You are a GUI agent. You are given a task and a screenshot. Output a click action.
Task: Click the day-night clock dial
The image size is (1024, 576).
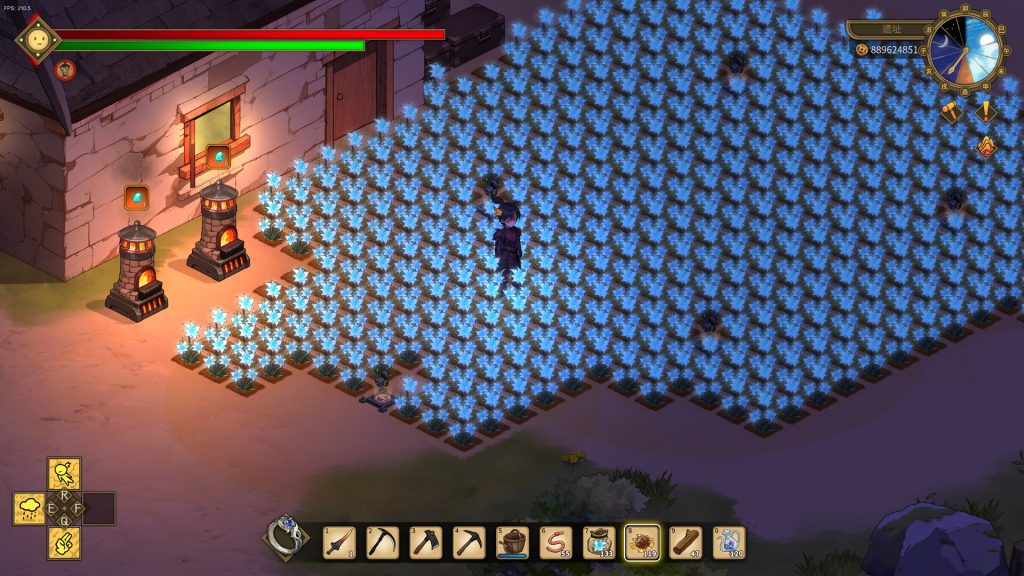[x=965, y=50]
